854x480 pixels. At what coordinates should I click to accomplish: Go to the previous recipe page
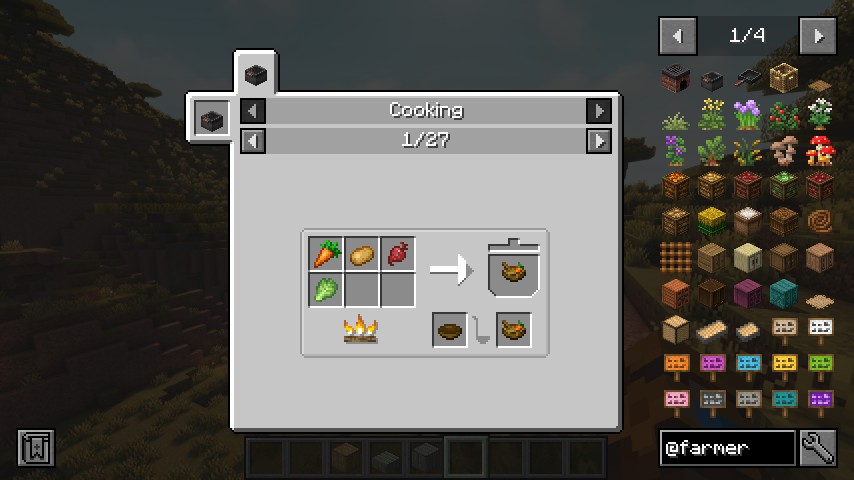point(254,141)
